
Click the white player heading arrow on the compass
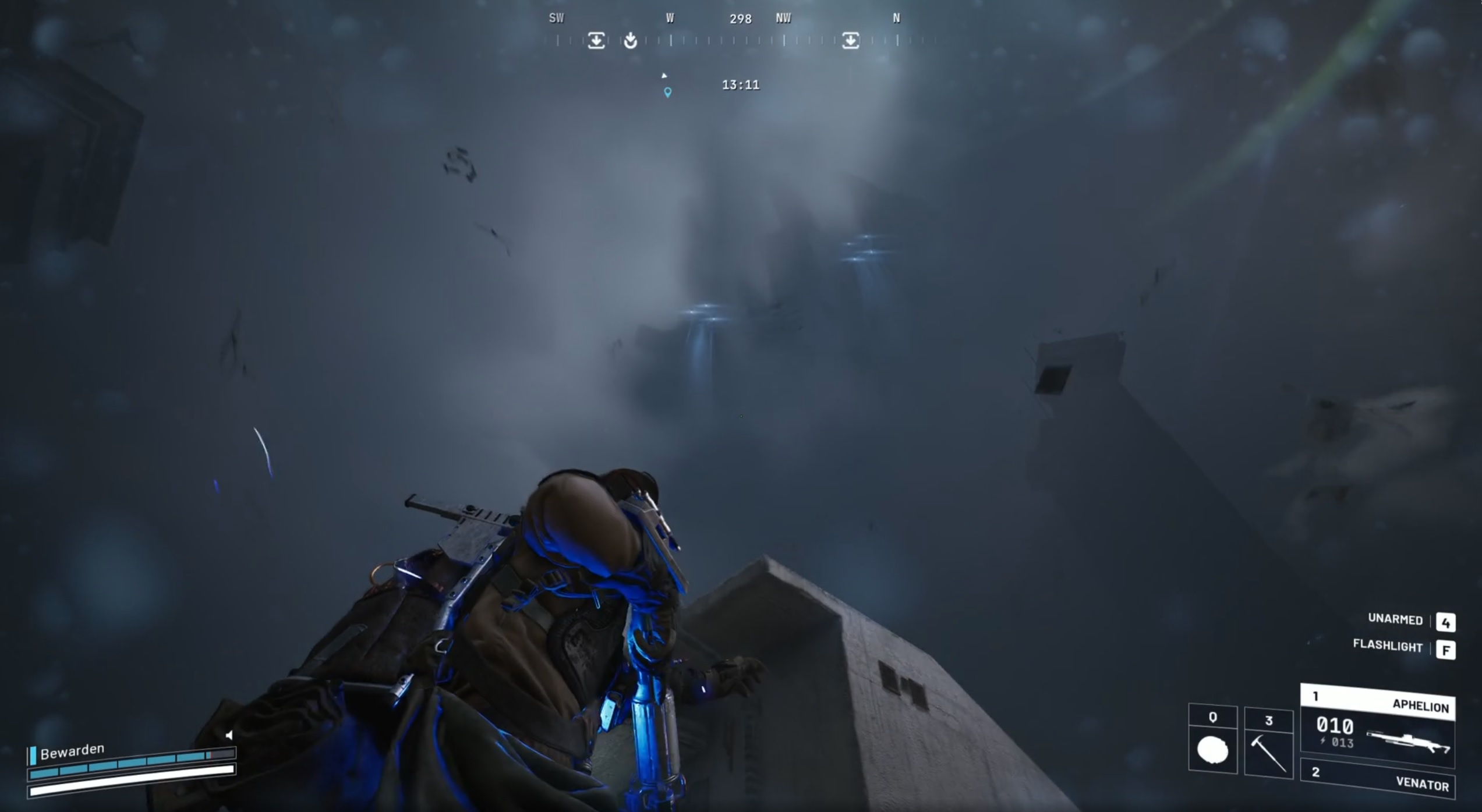664,75
